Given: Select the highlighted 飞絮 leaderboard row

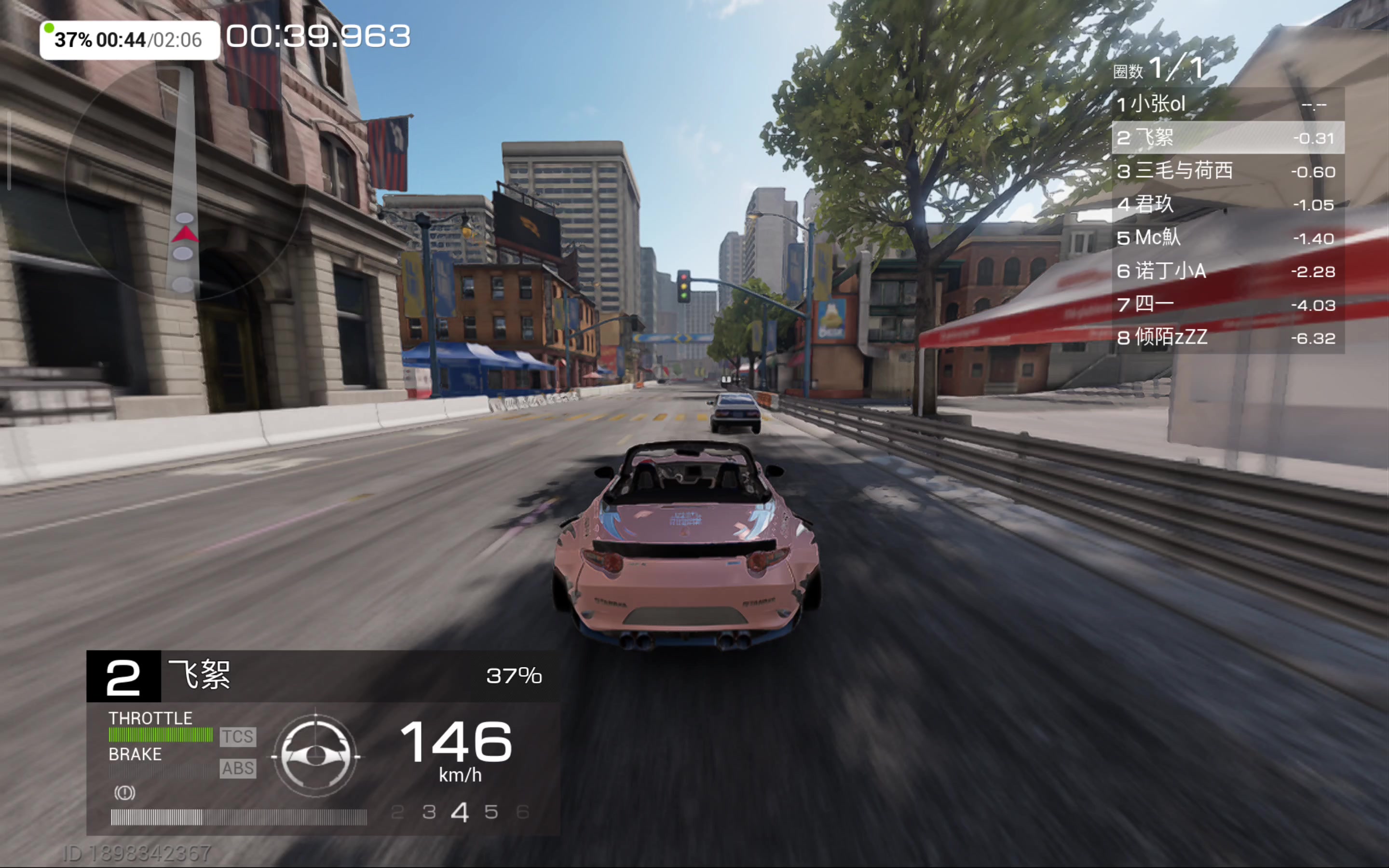Looking at the screenshot, I should (1227, 138).
